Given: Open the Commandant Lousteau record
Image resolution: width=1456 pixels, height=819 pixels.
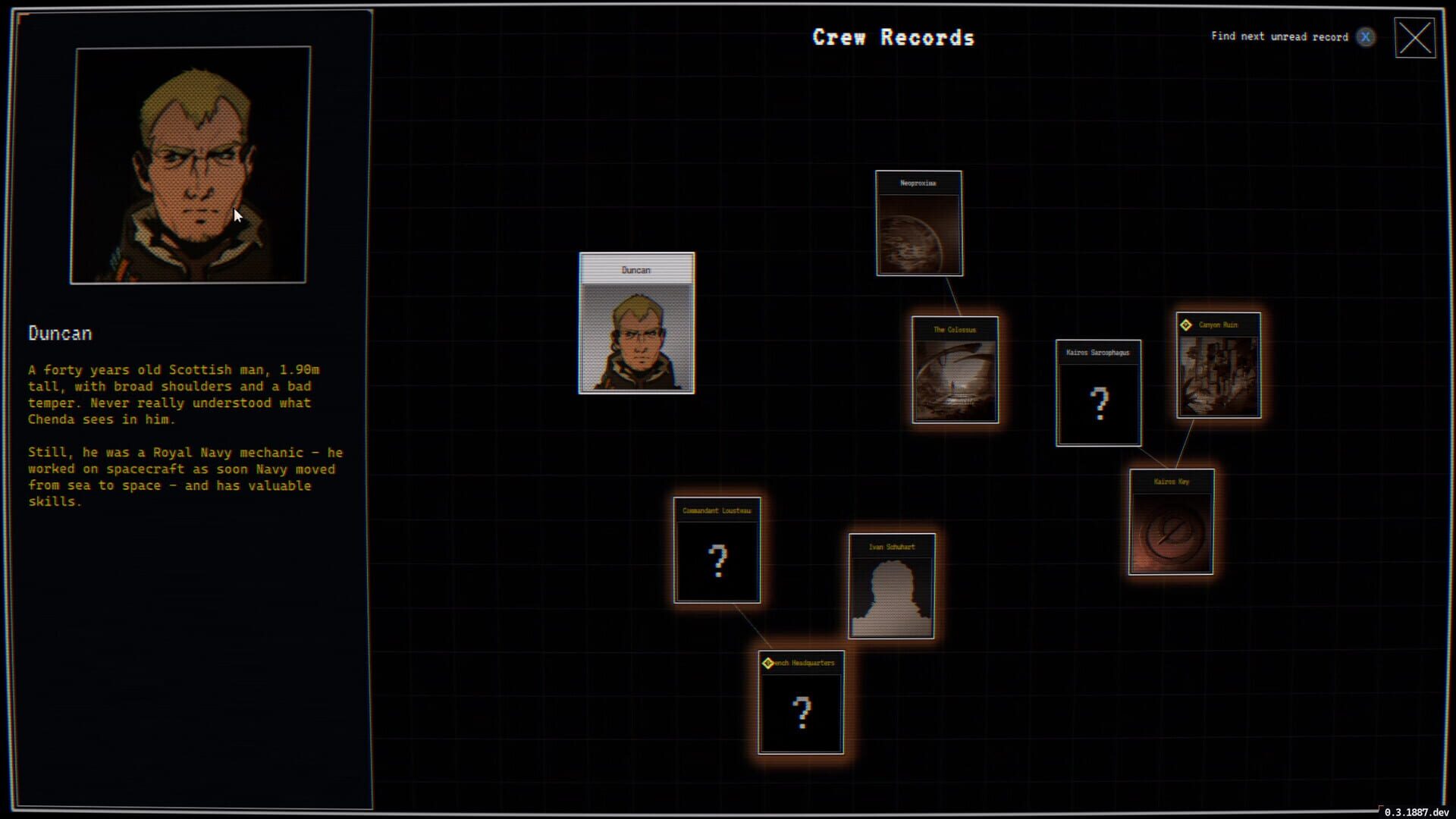Looking at the screenshot, I should (717, 550).
